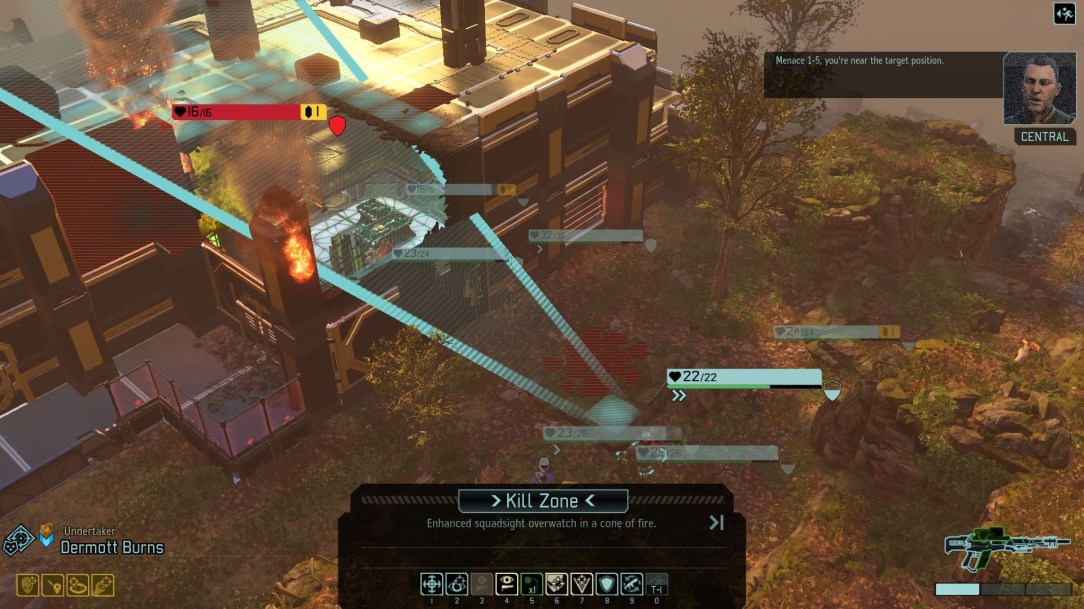Select the crosshair fire weapon ability
The height and width of the screenshot is (609, 1084).
pos(432,583)
